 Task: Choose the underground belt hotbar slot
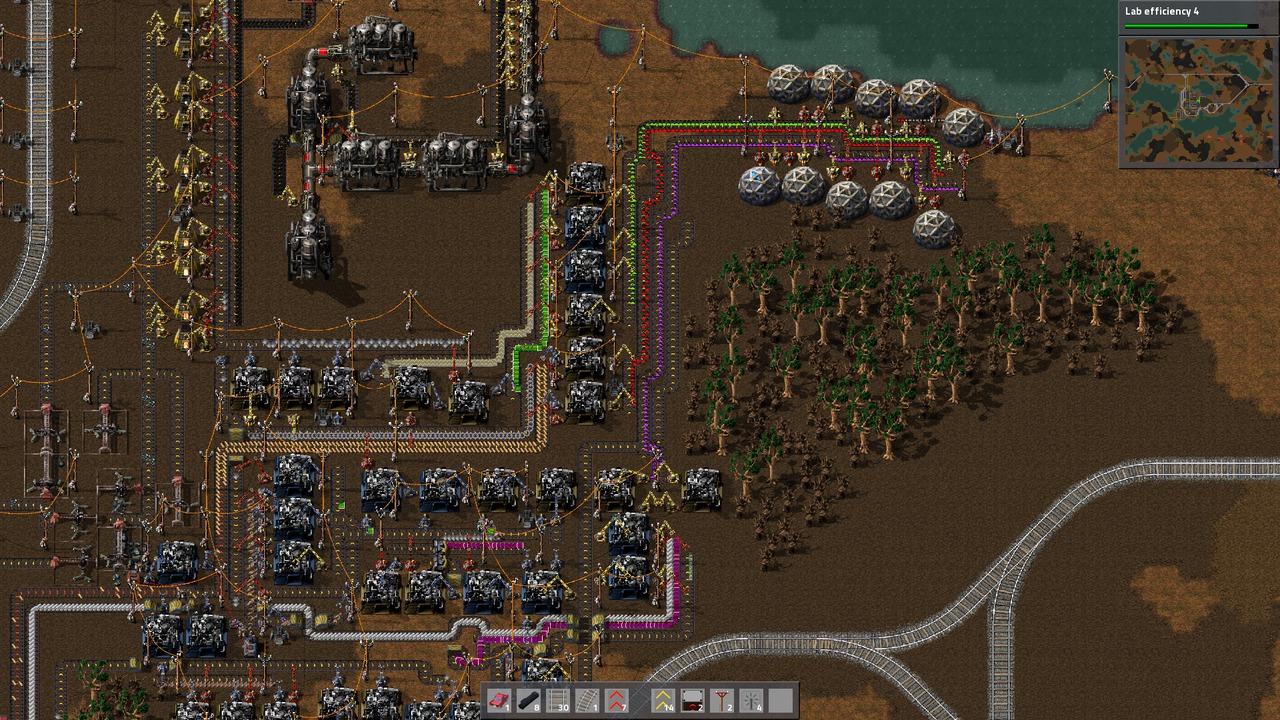pyautogui.click(x=692, y=701)
